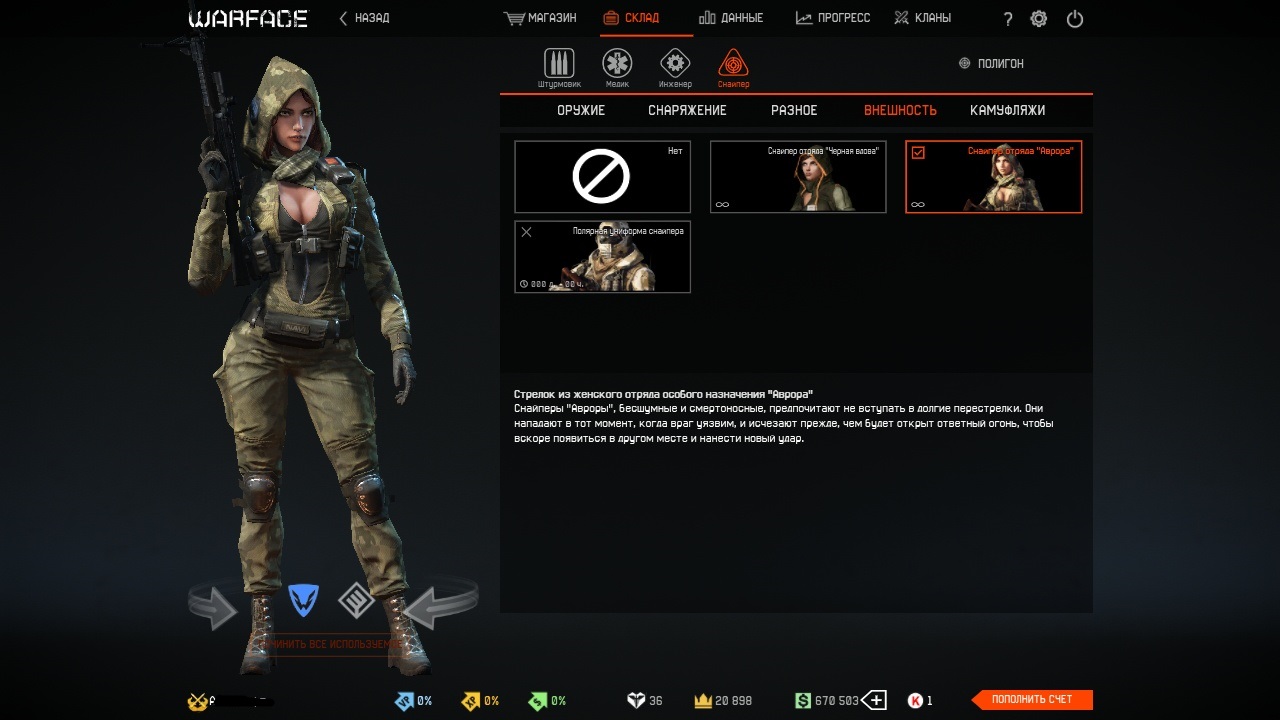Screen dimensions: 1280x720
Task: Choose the "Нет" no-skin tile
Action: [602, 177]
